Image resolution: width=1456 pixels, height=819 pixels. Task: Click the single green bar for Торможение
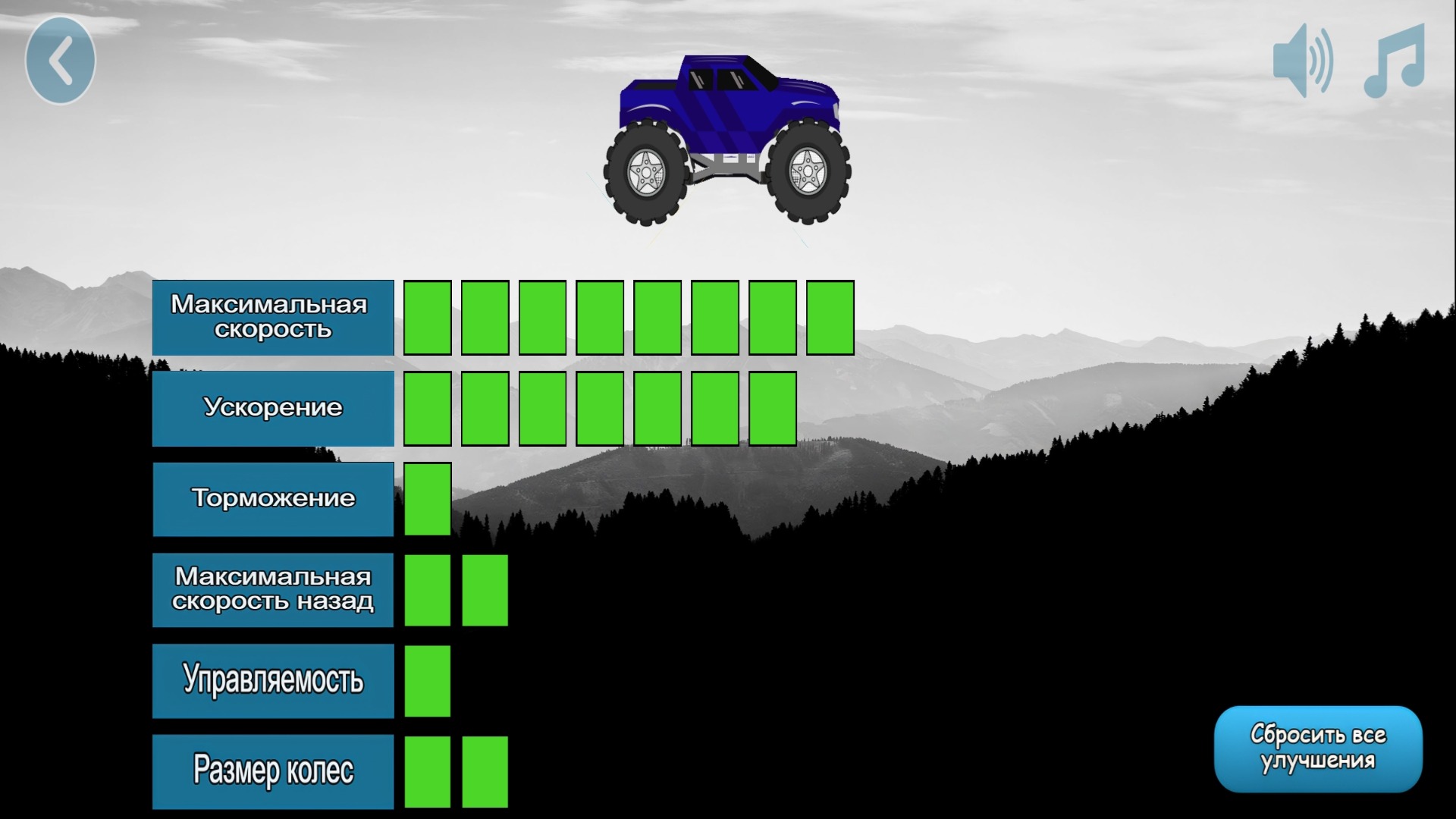click(427, 498)
